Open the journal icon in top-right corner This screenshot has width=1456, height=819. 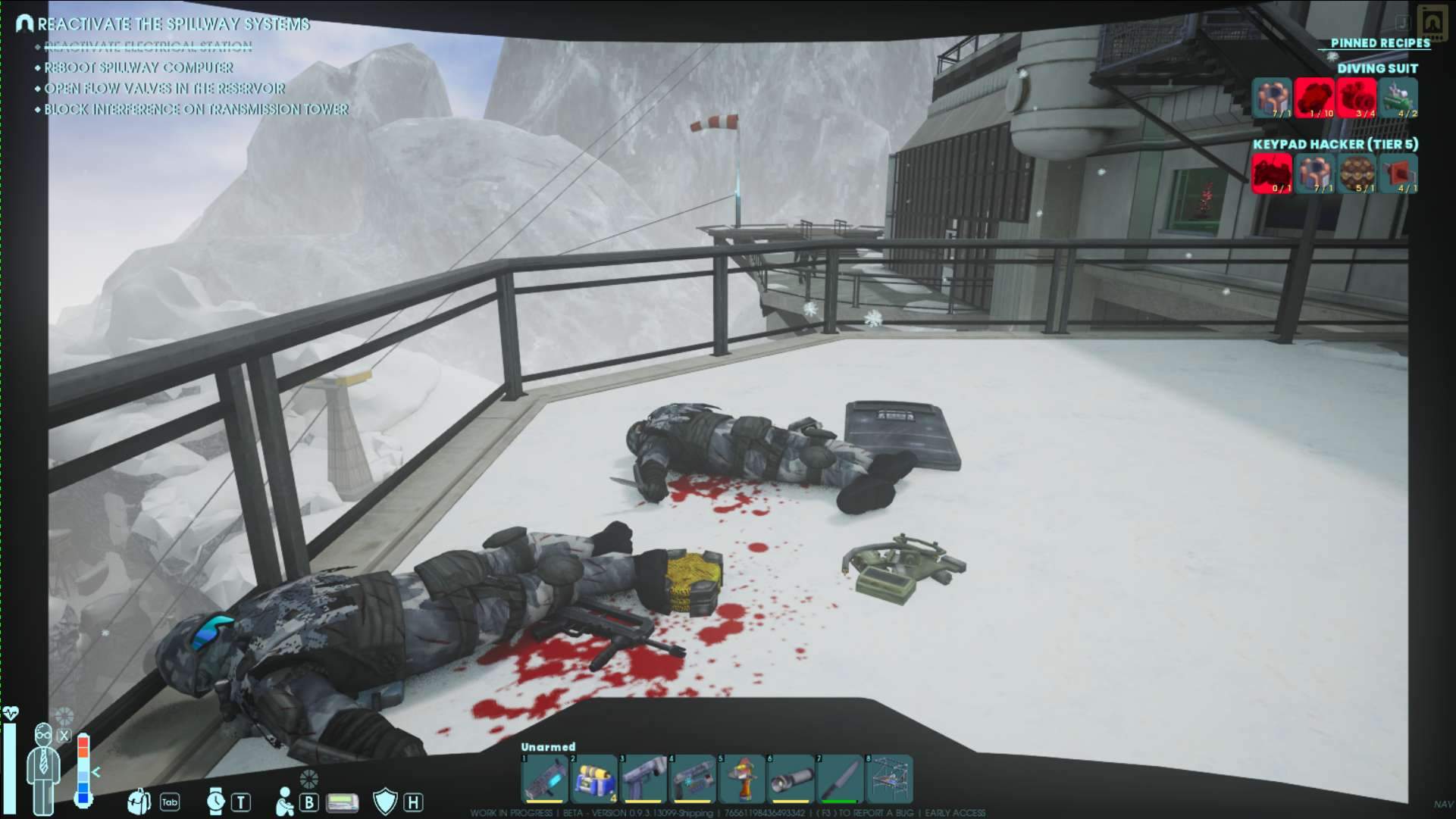[1432, 20]
